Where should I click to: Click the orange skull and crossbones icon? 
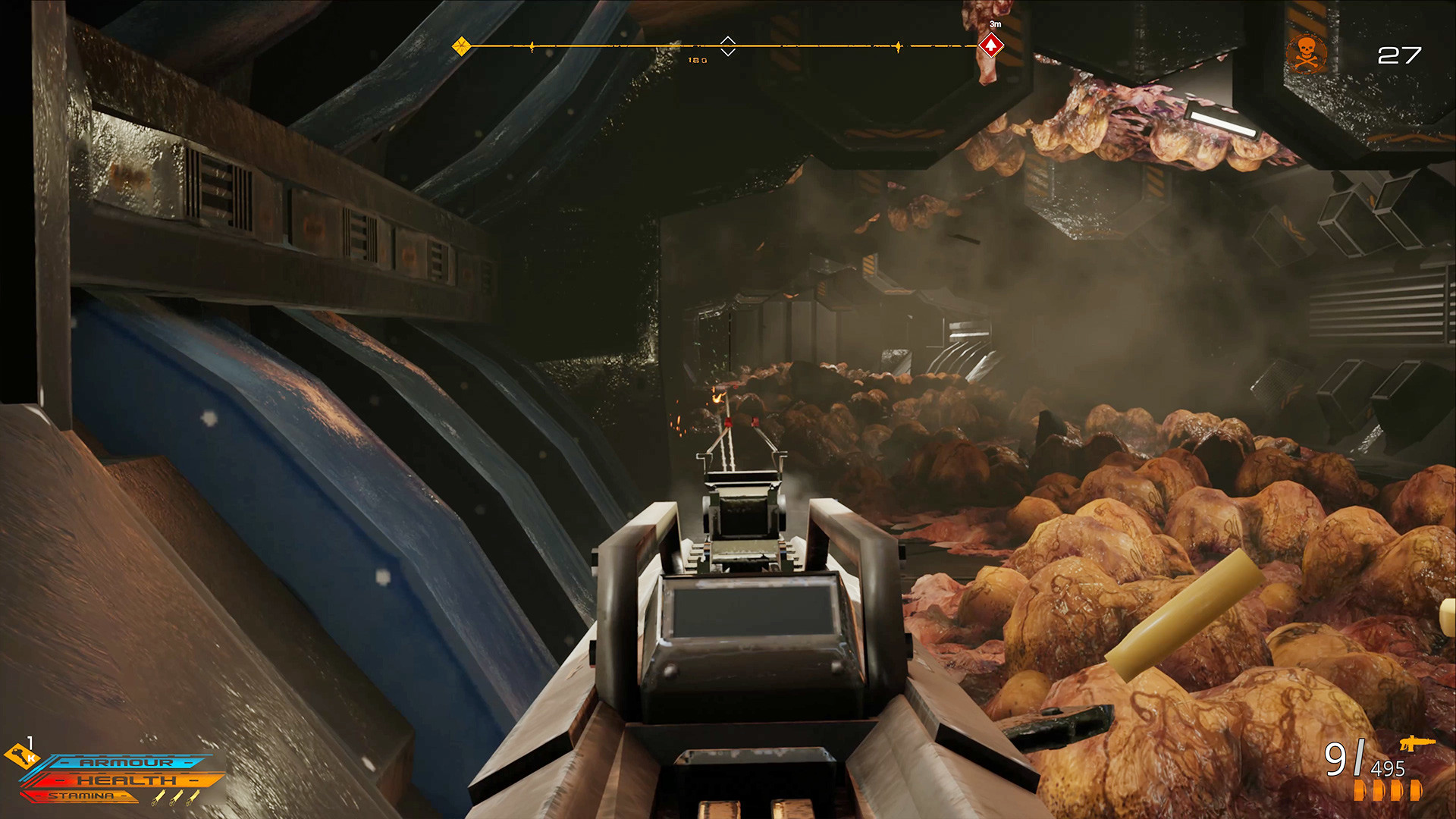(1306, 53)
